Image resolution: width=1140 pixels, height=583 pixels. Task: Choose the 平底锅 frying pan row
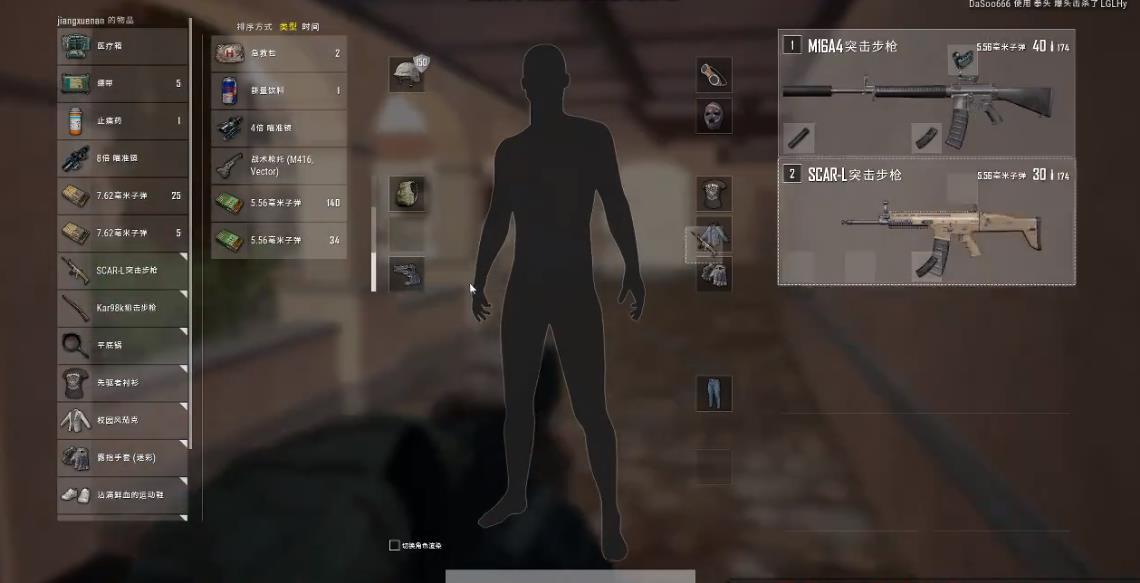[x=122, y=345]
